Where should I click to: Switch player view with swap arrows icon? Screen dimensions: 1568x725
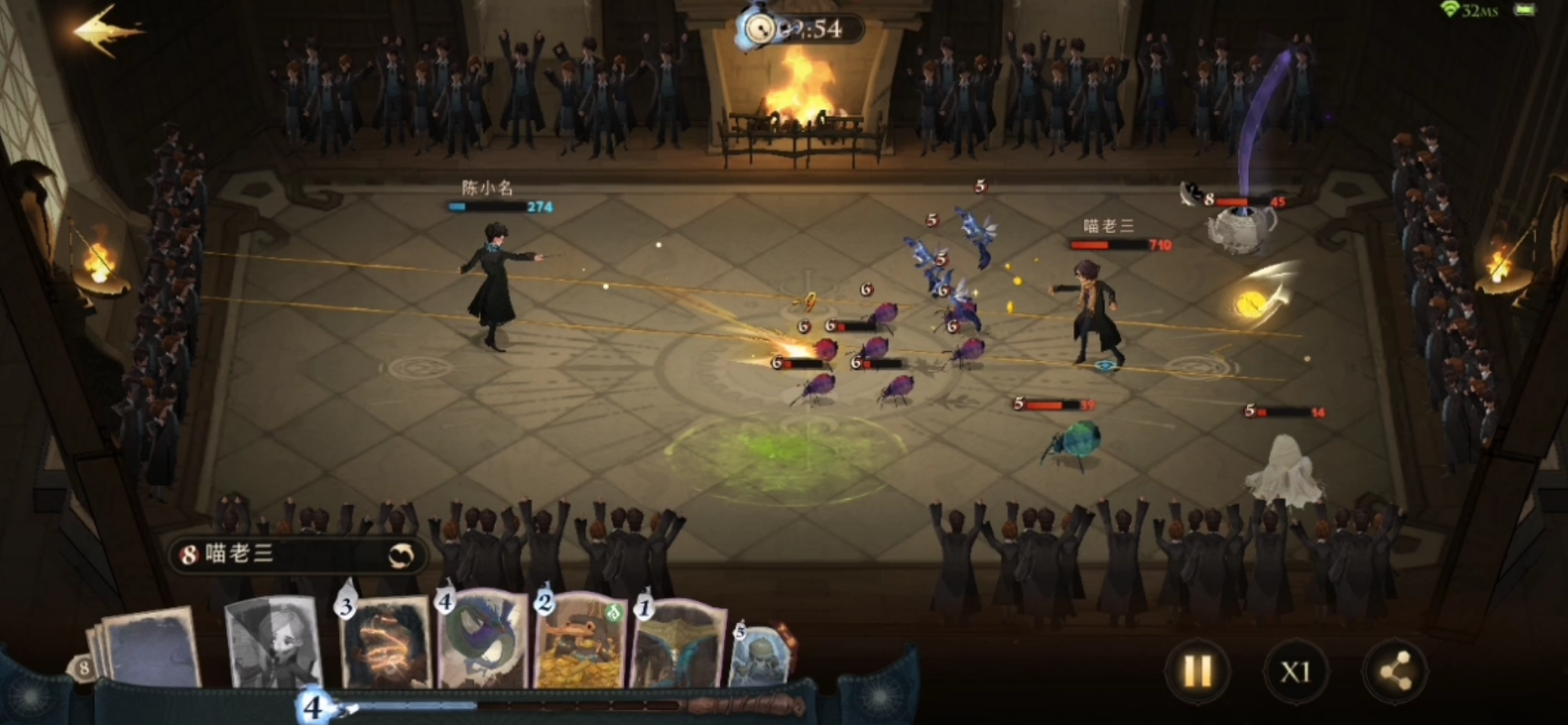tap(401, 554)
